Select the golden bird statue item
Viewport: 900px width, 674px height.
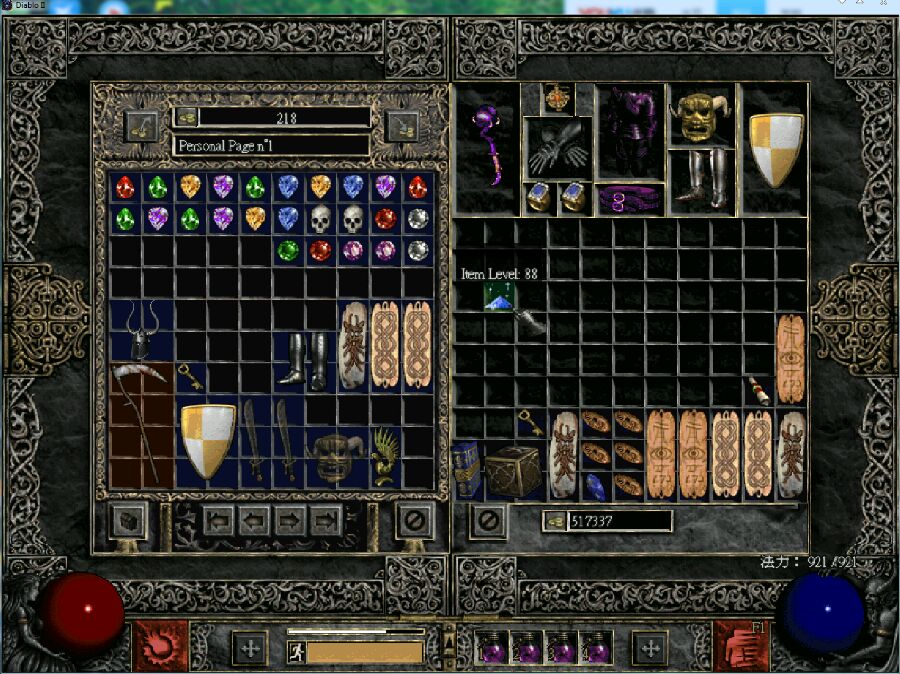pos(386,456)
